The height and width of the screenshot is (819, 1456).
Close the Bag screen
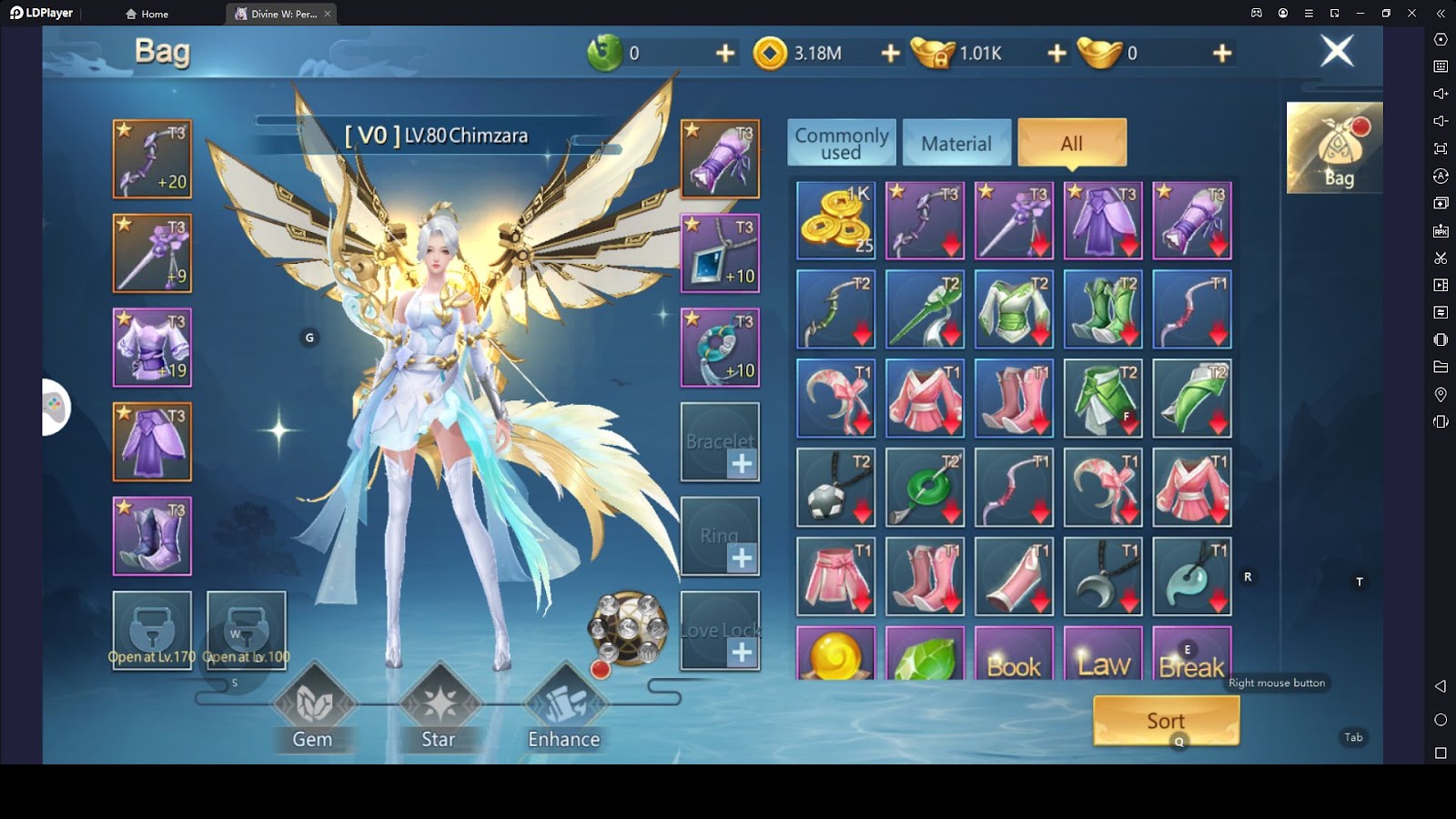[x=1337, y=51]
